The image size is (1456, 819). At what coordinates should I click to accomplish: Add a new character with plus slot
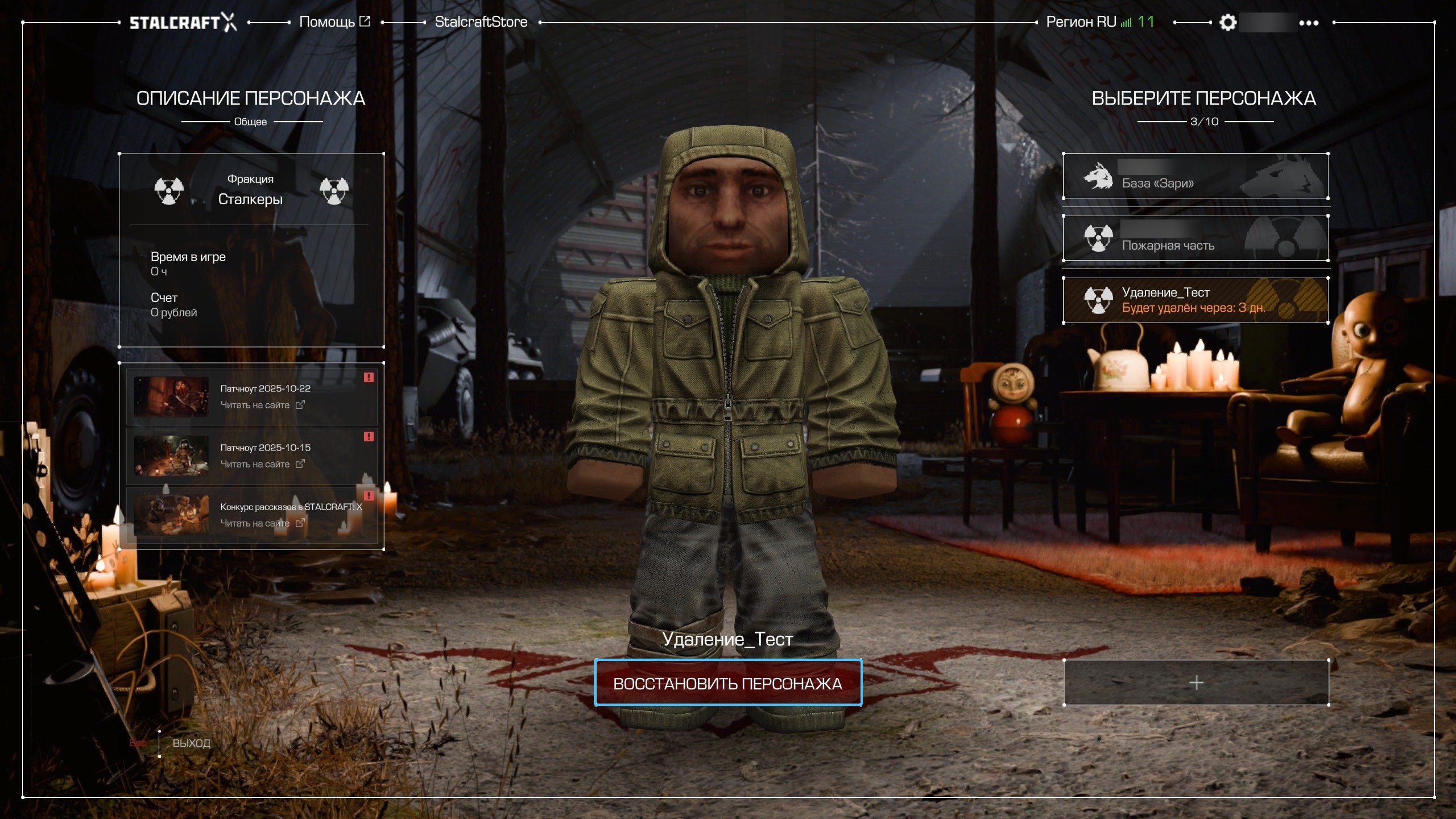click(x=1196, y=682)
